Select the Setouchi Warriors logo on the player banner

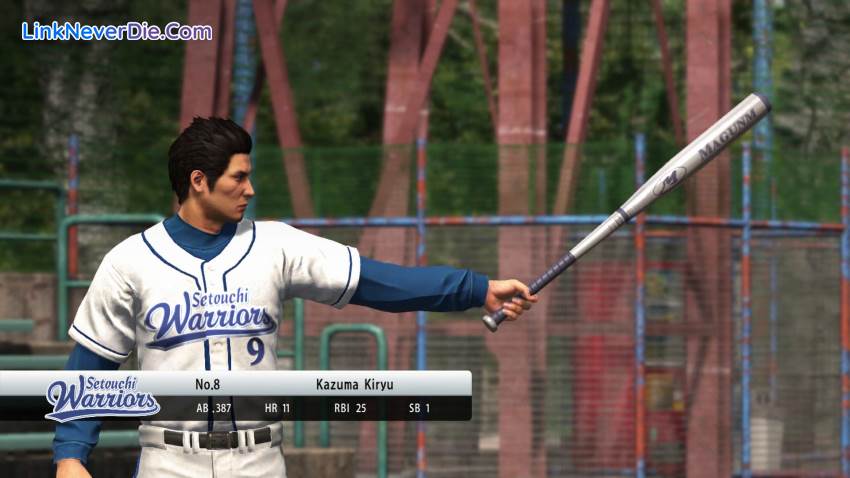[x=101, y=397]
